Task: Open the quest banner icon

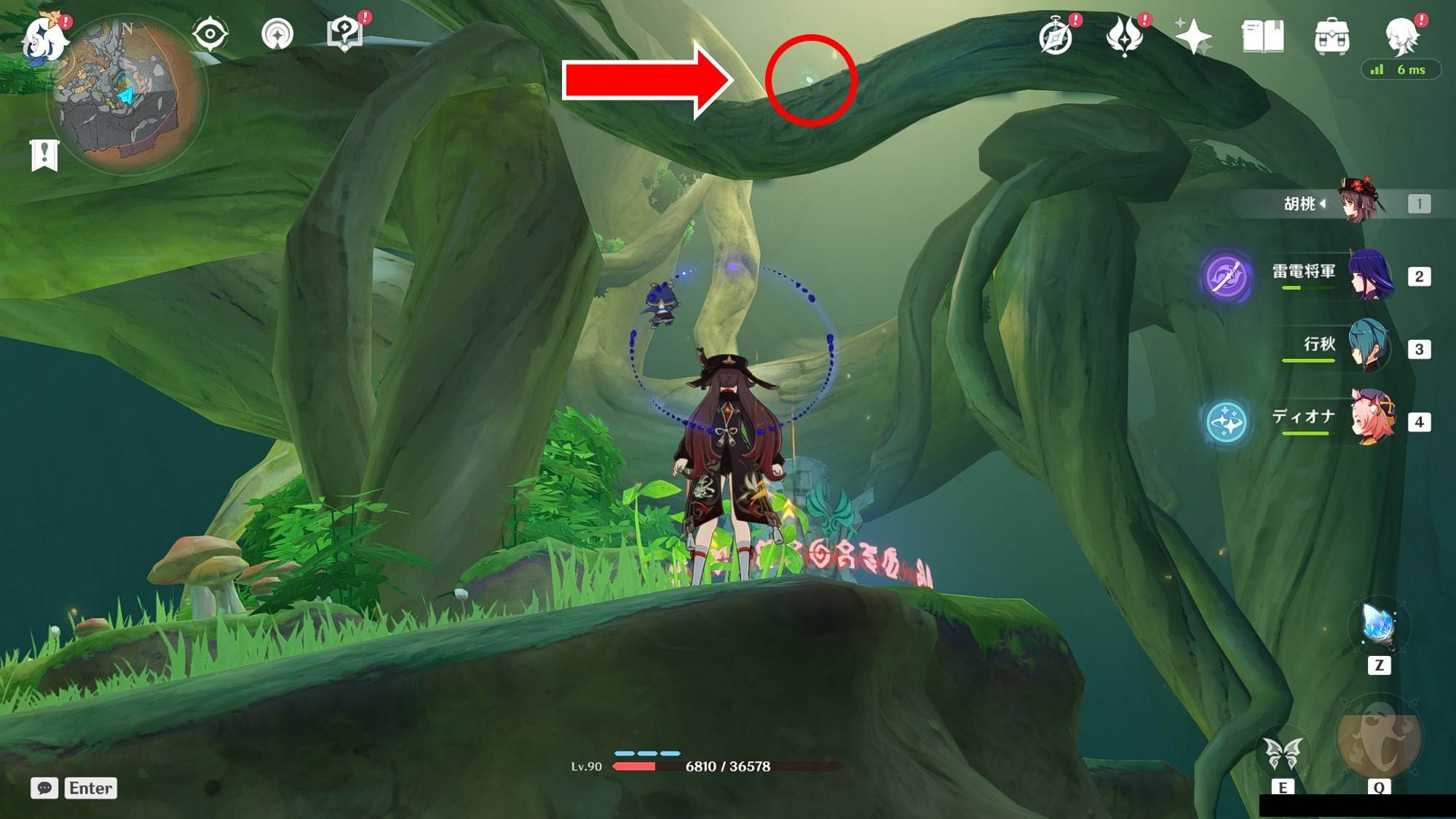Action: coord(44,155)
